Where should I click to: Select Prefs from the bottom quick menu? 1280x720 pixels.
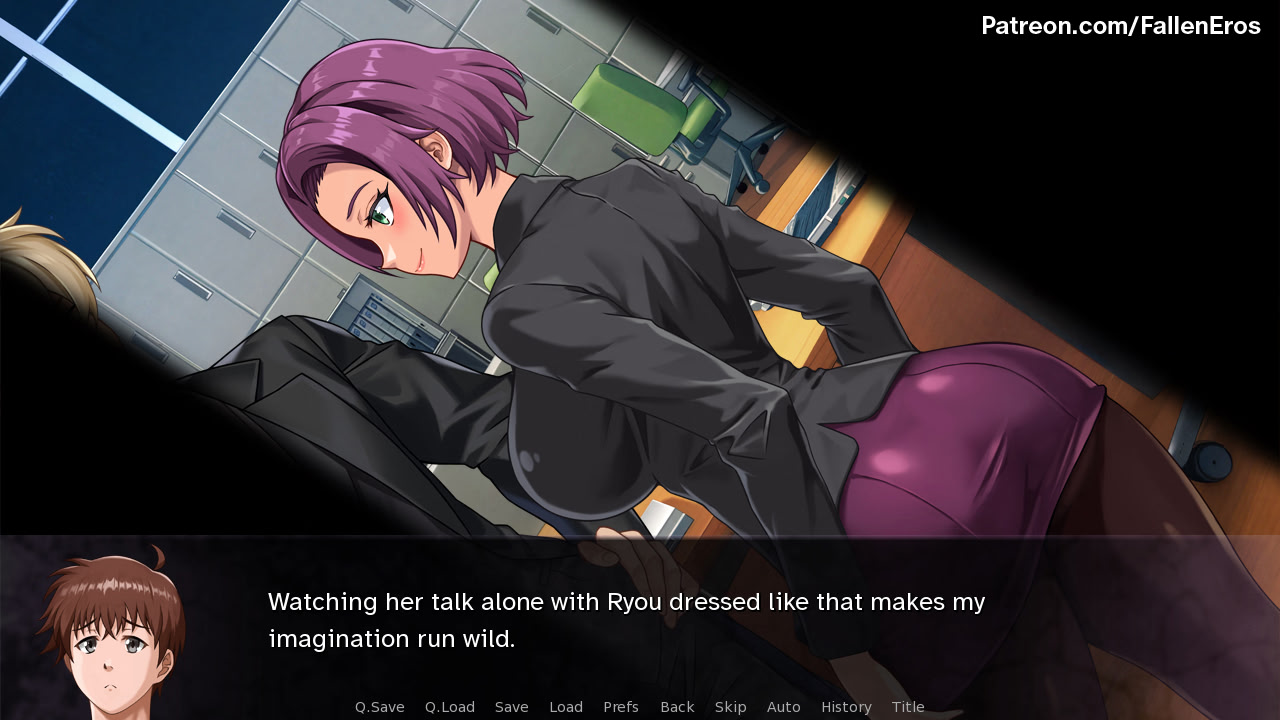[621, 706]
